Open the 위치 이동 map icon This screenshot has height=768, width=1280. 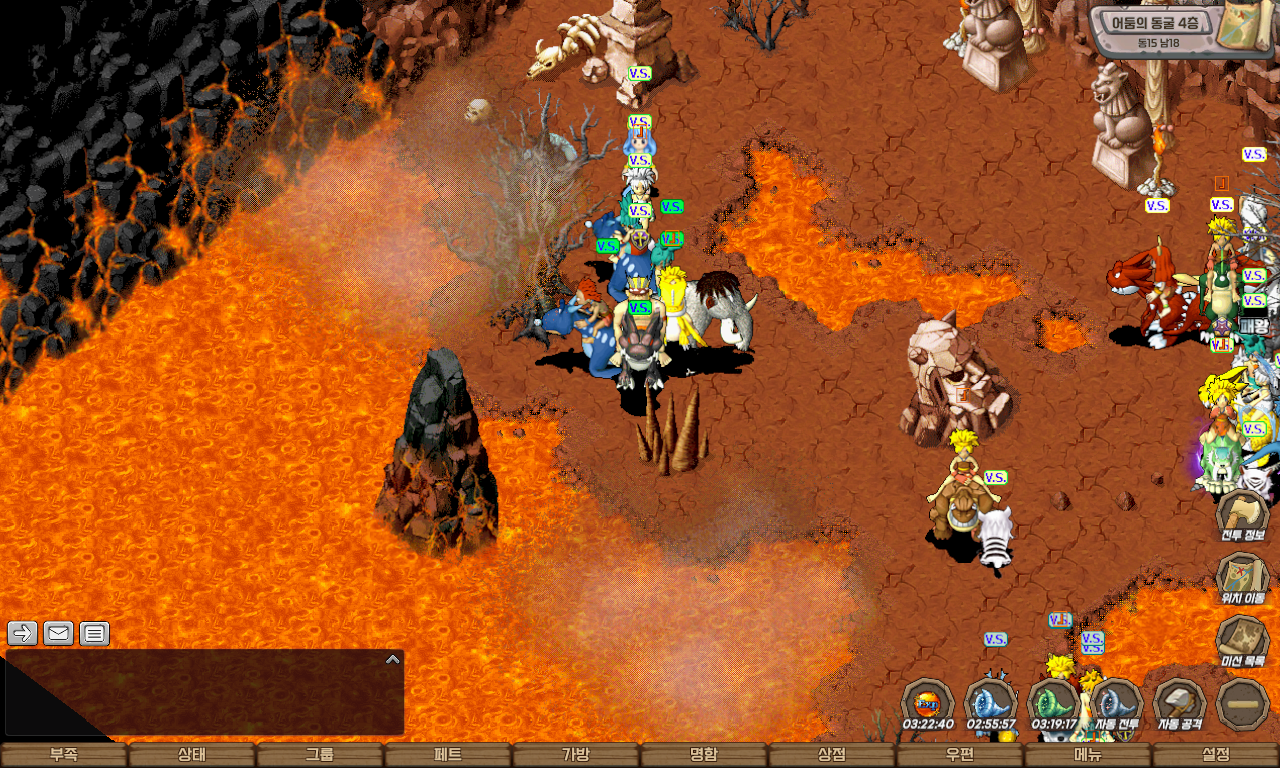coord(1242,578)
